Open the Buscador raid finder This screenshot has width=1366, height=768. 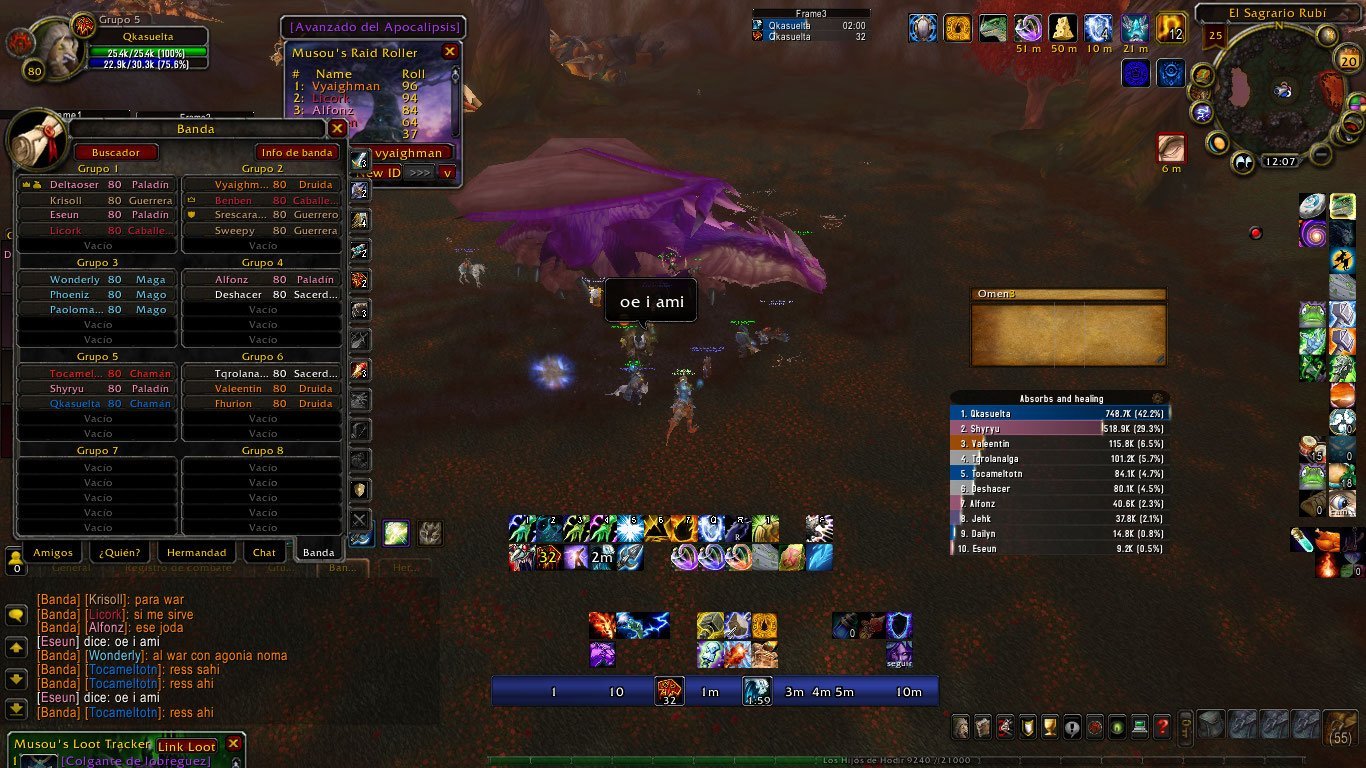[x=116, y=152]
